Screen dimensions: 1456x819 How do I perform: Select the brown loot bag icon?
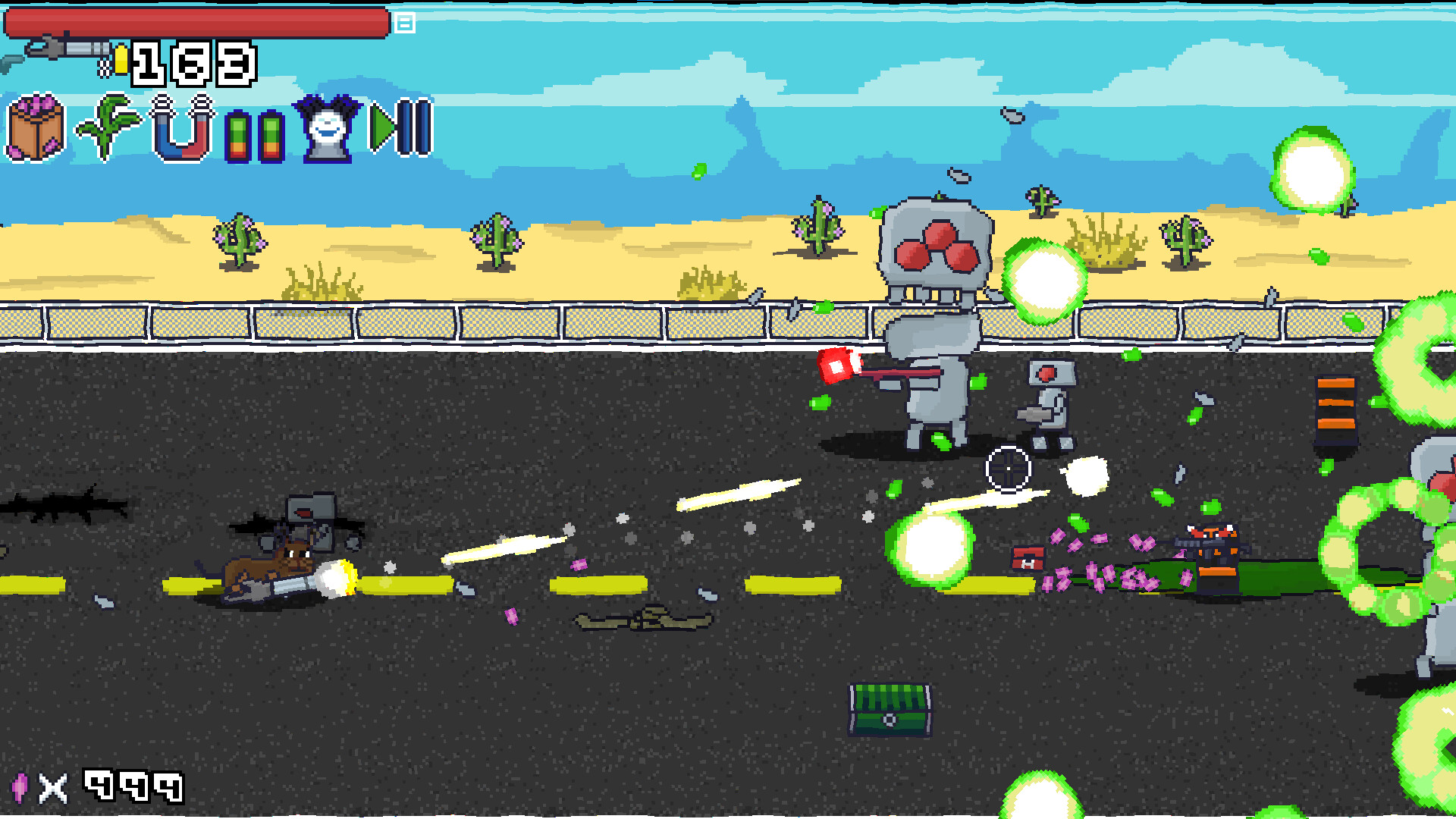pyautogui.click(x=34, y=129)
